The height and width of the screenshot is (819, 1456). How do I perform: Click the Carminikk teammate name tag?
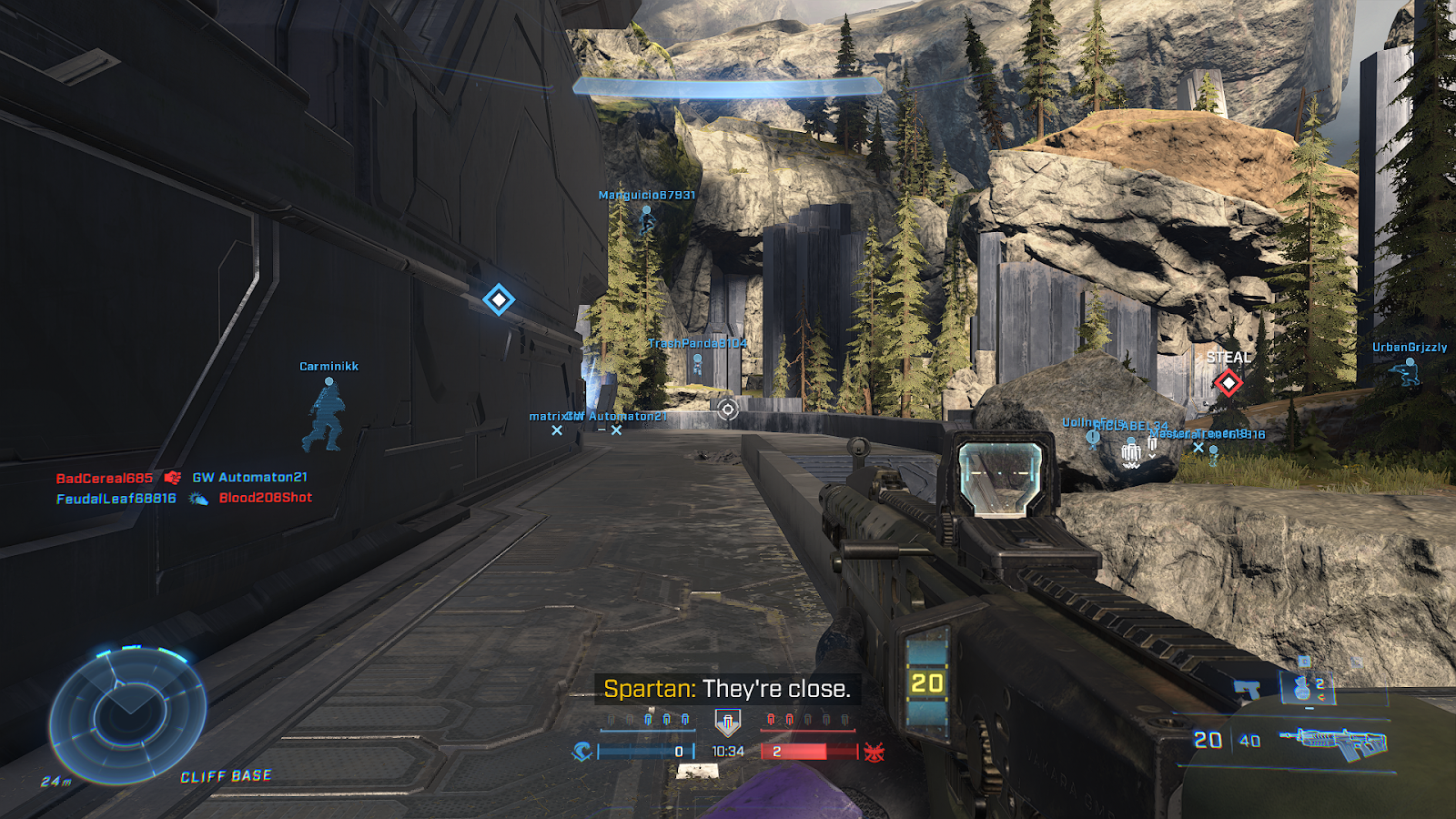click(329, 367)
